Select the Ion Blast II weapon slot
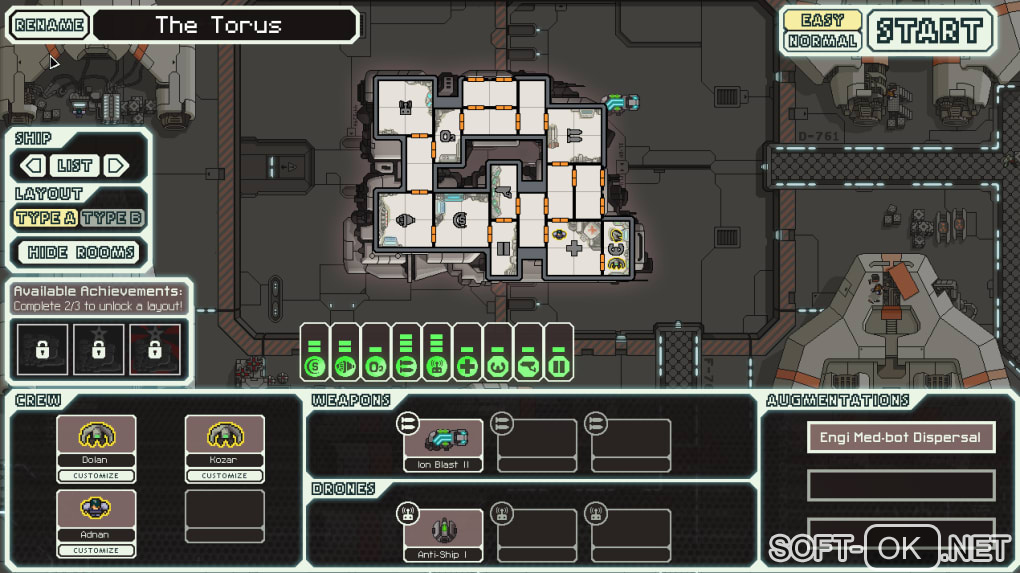This screenshot has width=1020, height=573. [443, 444]
